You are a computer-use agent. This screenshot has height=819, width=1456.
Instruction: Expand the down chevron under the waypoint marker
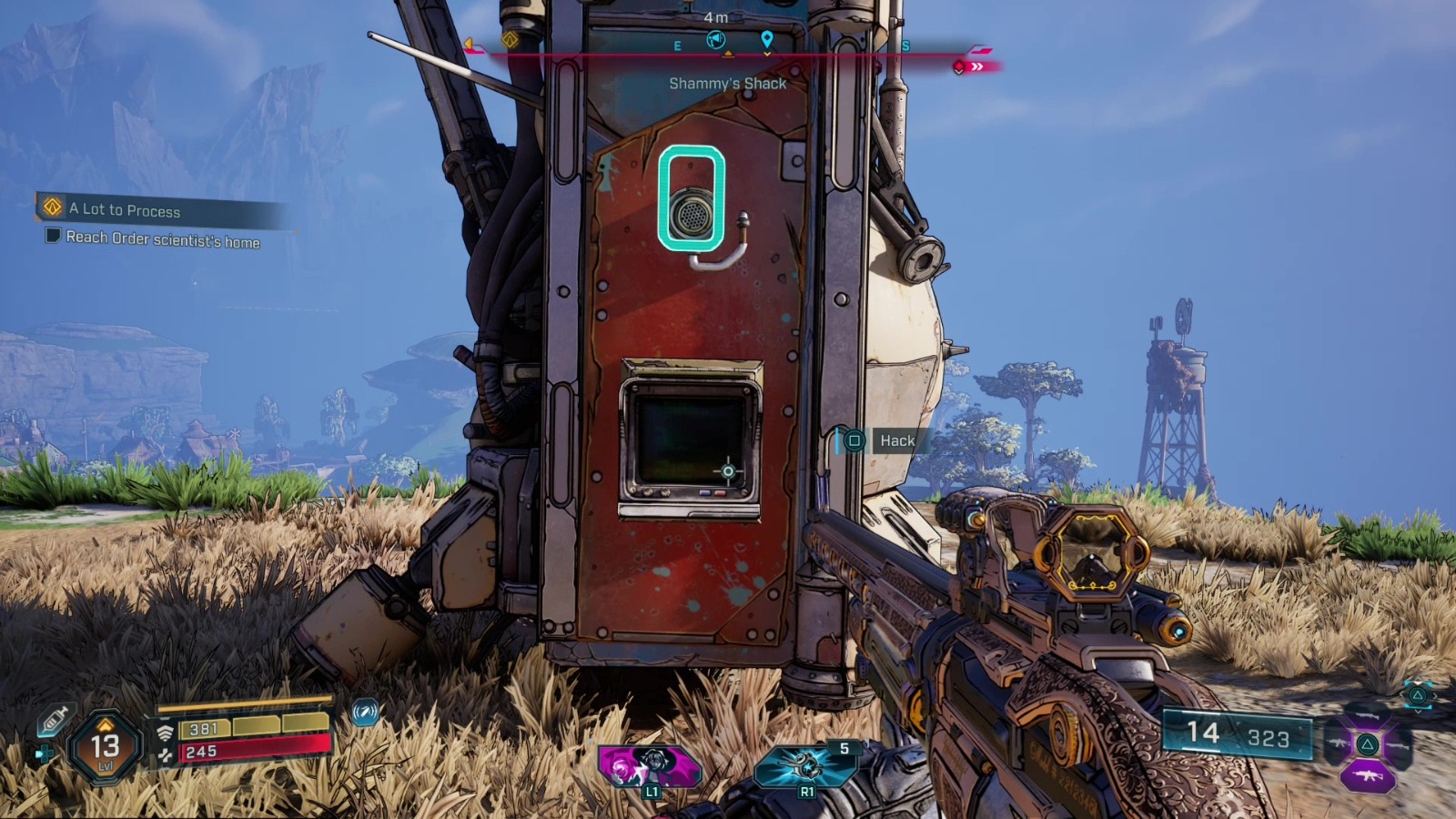point(767,54)
